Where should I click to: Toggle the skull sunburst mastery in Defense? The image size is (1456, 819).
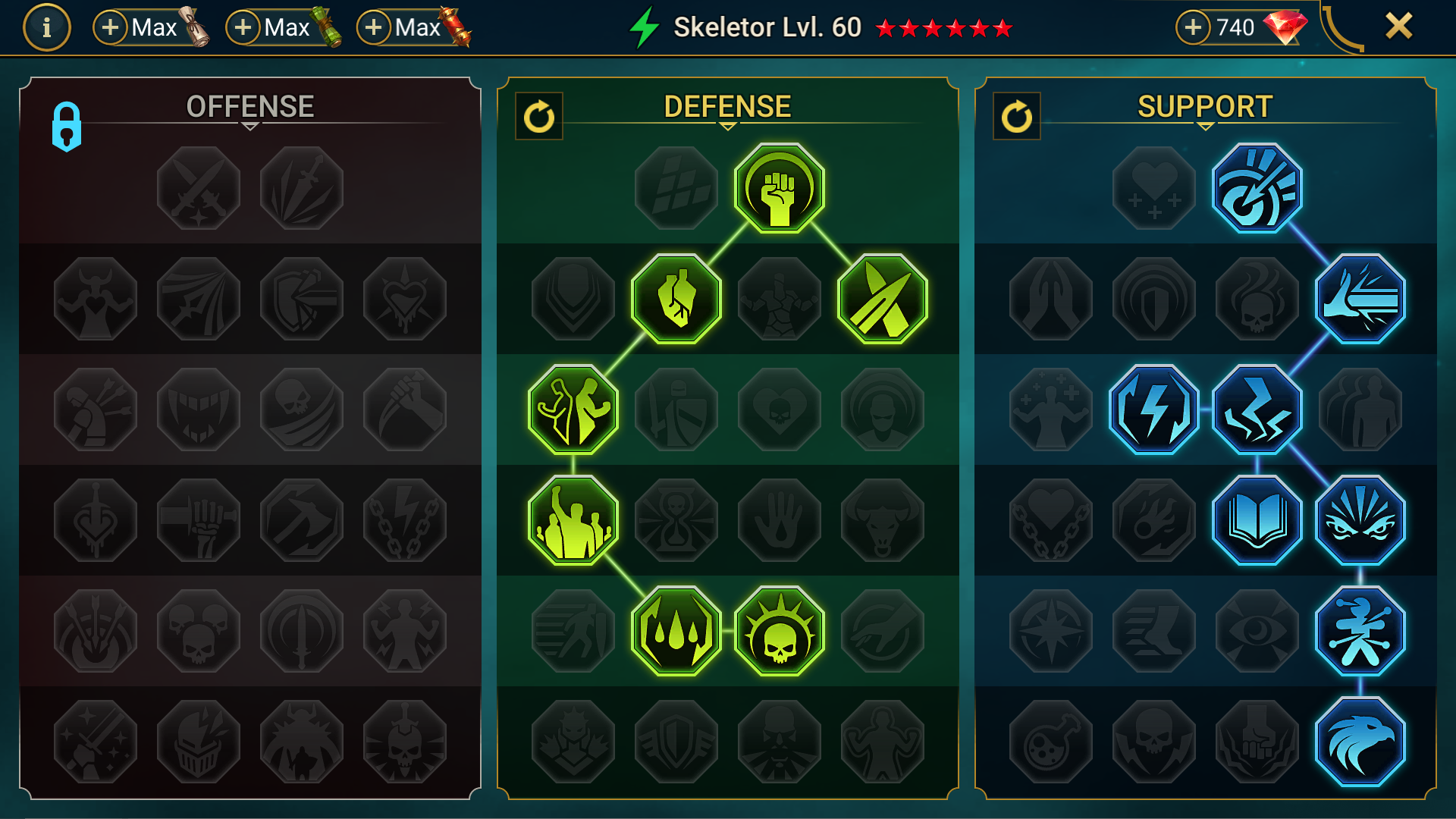(x=777, y=630)
